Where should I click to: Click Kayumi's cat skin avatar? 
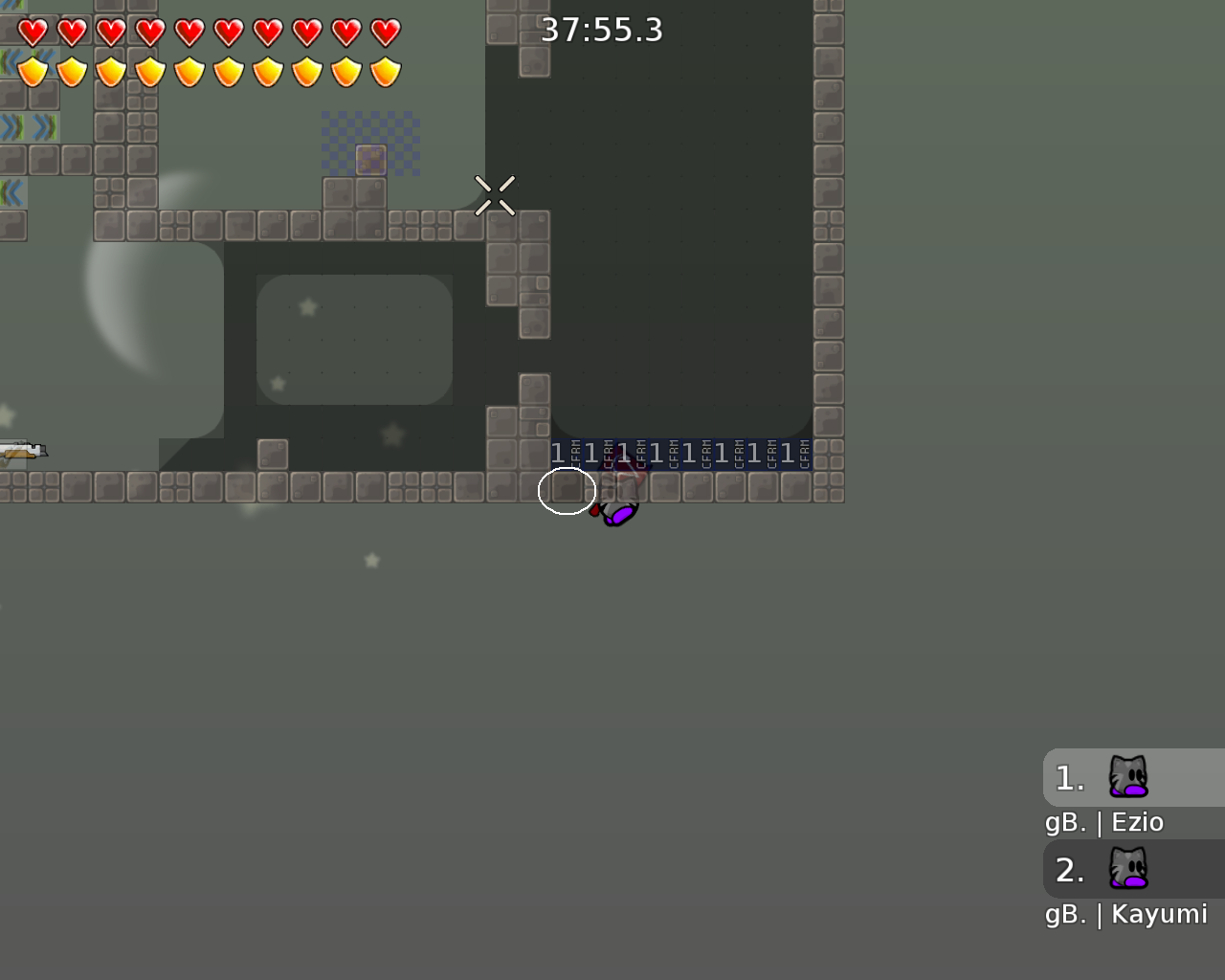pos(1130,870)
